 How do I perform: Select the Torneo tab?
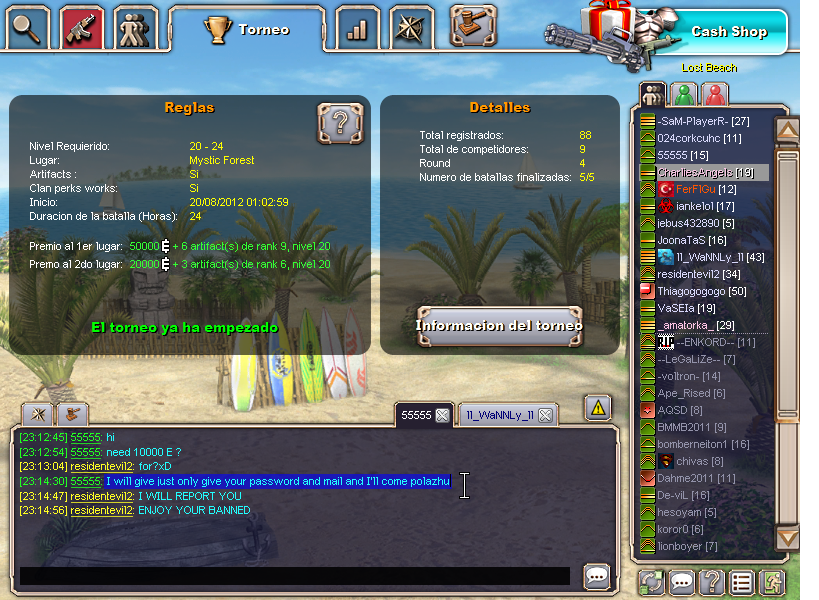coord(248,30)
